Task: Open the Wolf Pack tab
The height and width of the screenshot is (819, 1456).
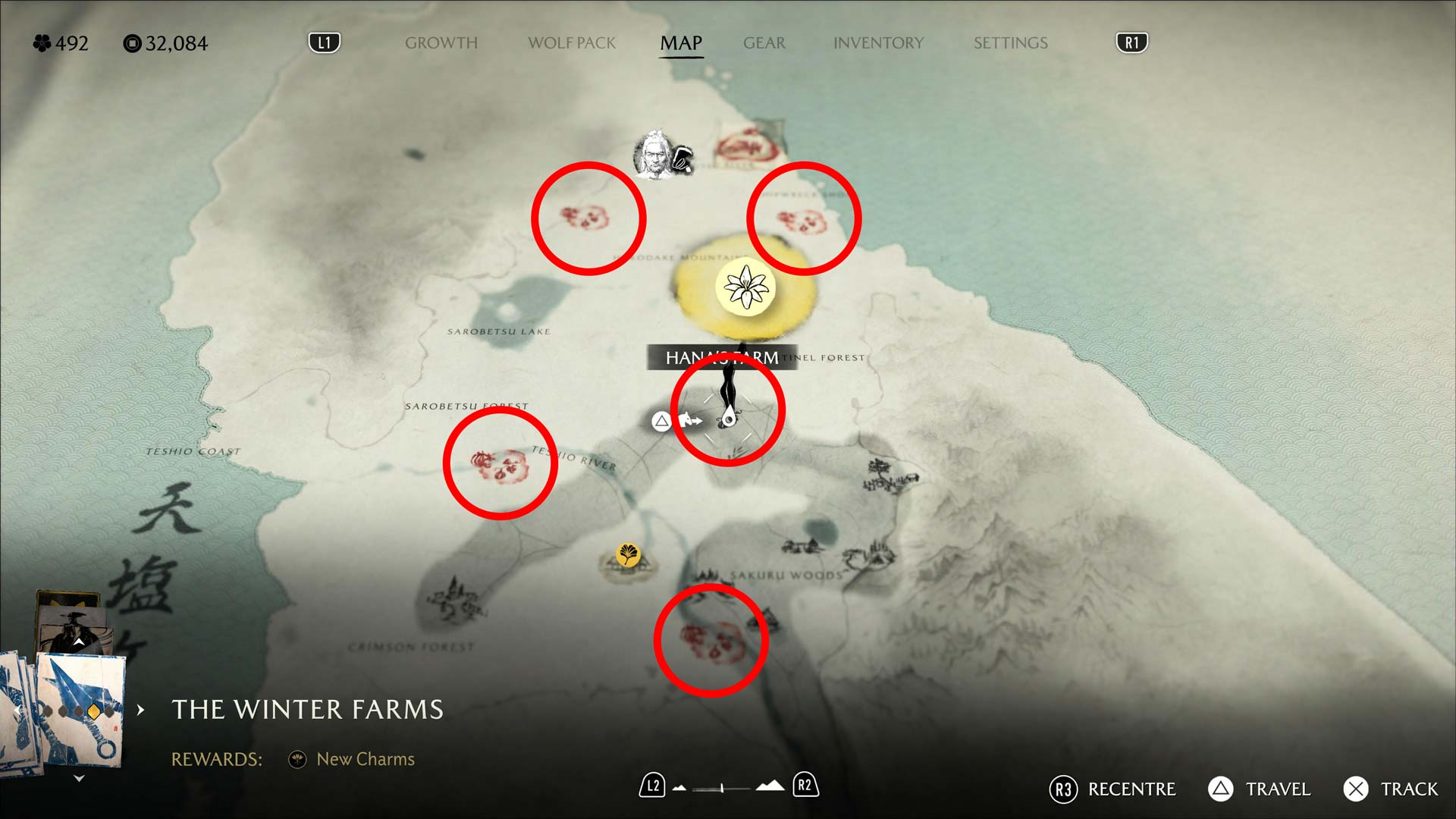Action: 572,43
